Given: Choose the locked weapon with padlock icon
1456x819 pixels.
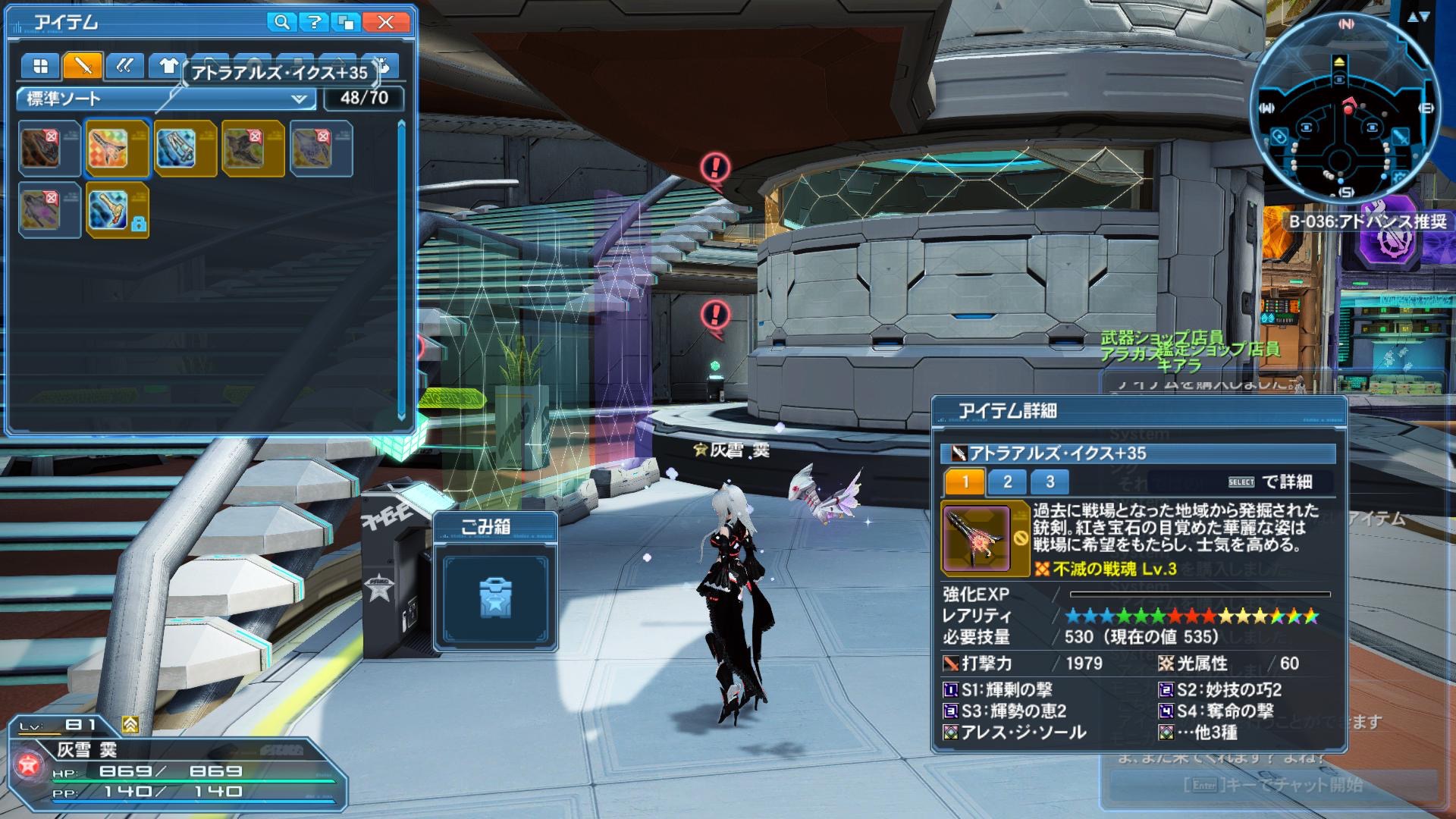Looking at the screenshot, I should 117,210.
